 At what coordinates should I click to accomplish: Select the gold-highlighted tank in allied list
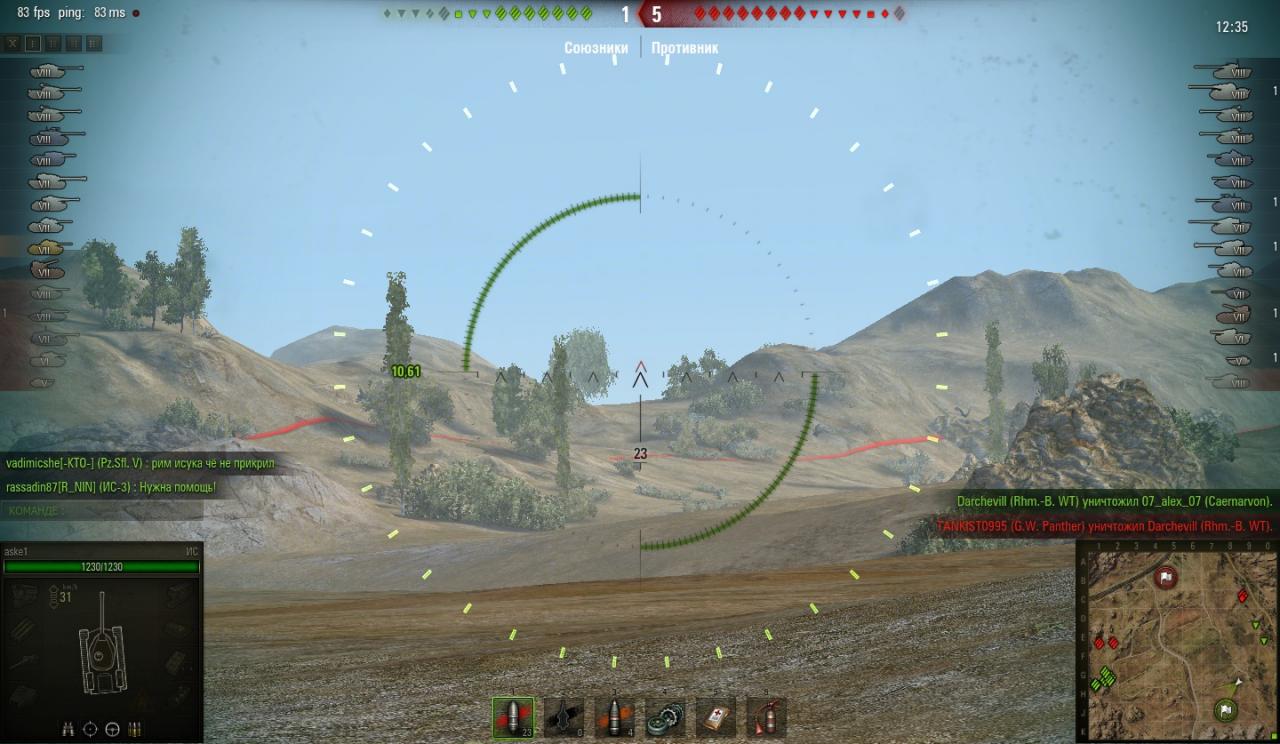[46, 248]
